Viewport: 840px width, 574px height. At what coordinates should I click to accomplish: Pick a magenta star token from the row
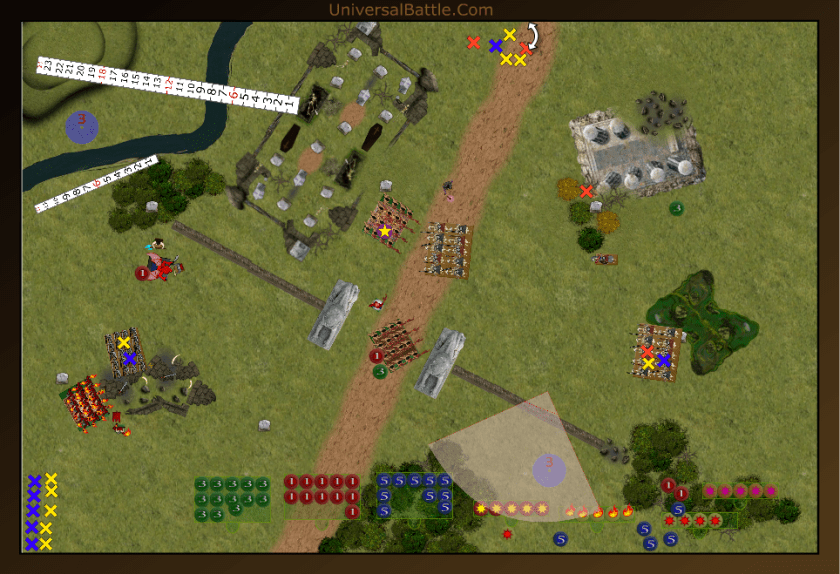point(740,491)
